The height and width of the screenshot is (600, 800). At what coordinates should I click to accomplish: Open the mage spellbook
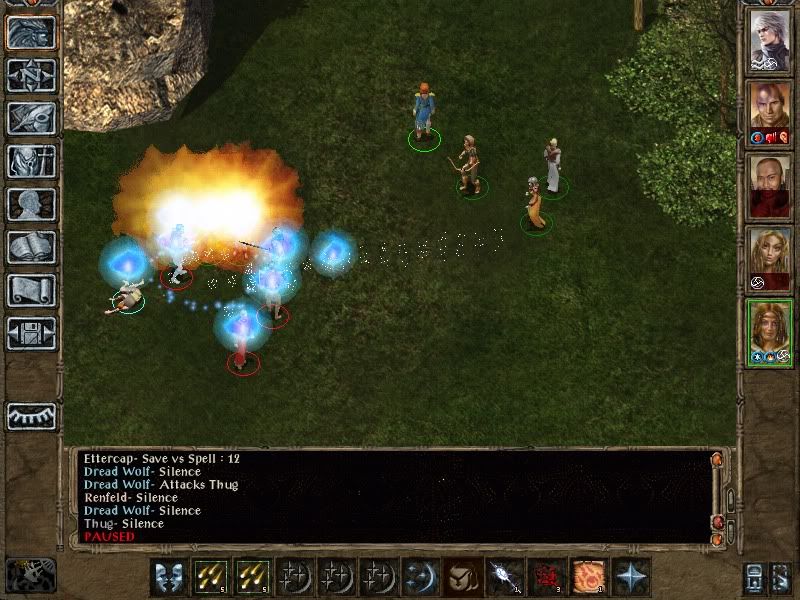(31, 247)
